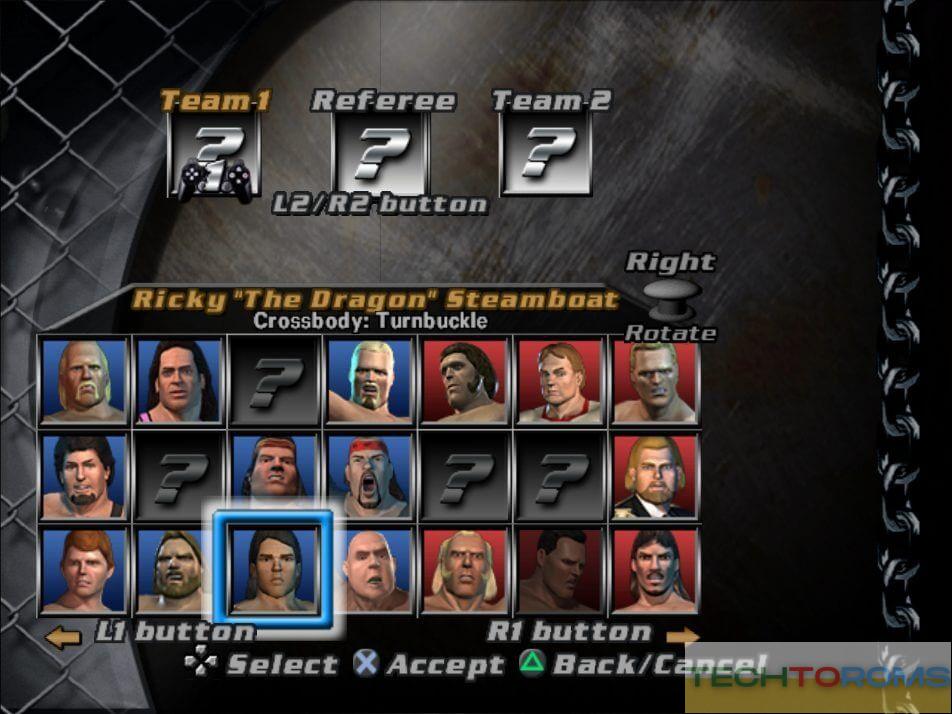Image resolution: width=952 pixels, height=714 pixels.
Task: Pick the long blond-haired wrestler on red background
Action: point(464,571)
